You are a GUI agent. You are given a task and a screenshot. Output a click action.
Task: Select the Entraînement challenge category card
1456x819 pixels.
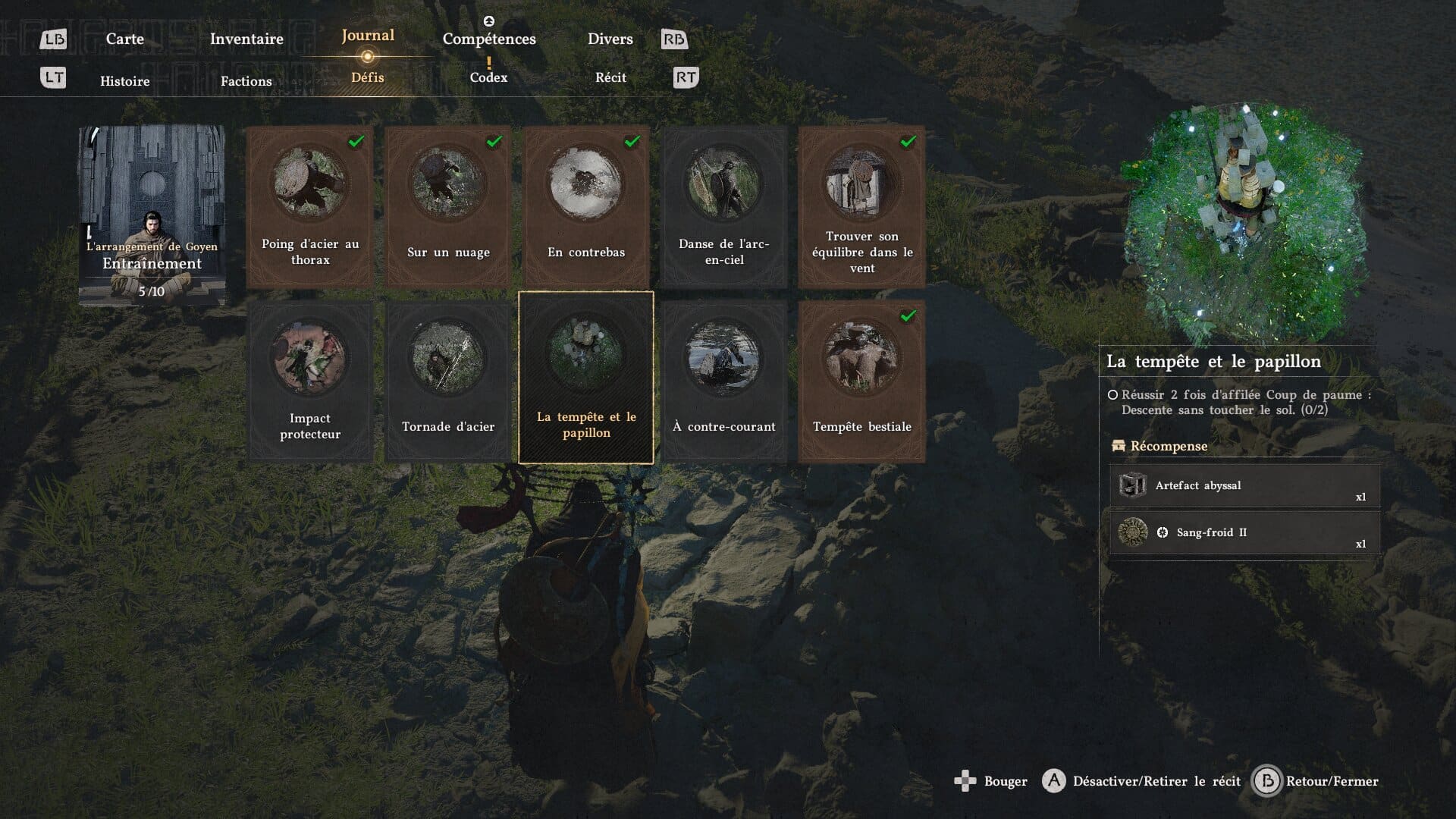click(x=152, y=216)
